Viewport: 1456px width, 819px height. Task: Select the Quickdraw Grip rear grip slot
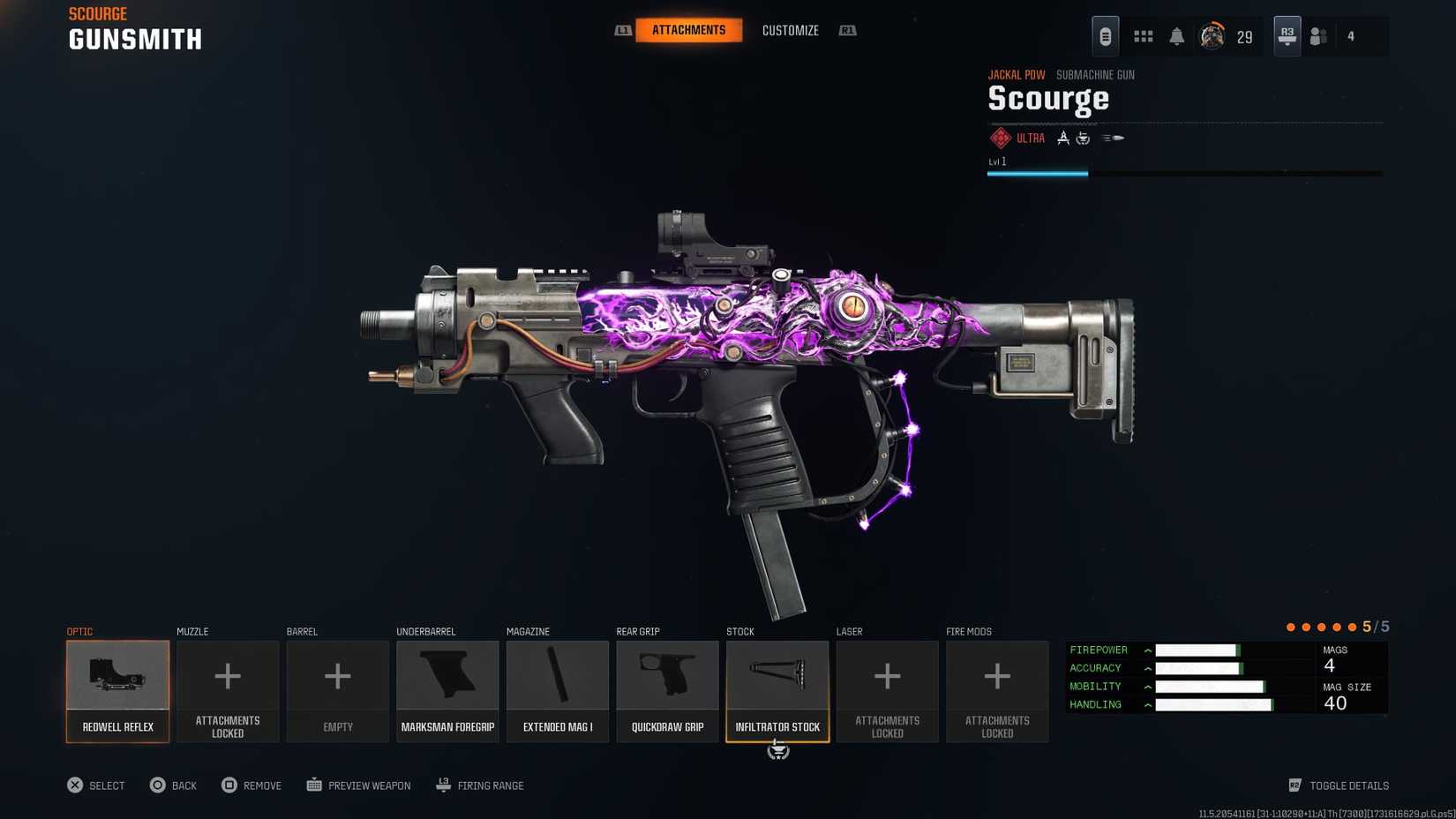point(667,691)
